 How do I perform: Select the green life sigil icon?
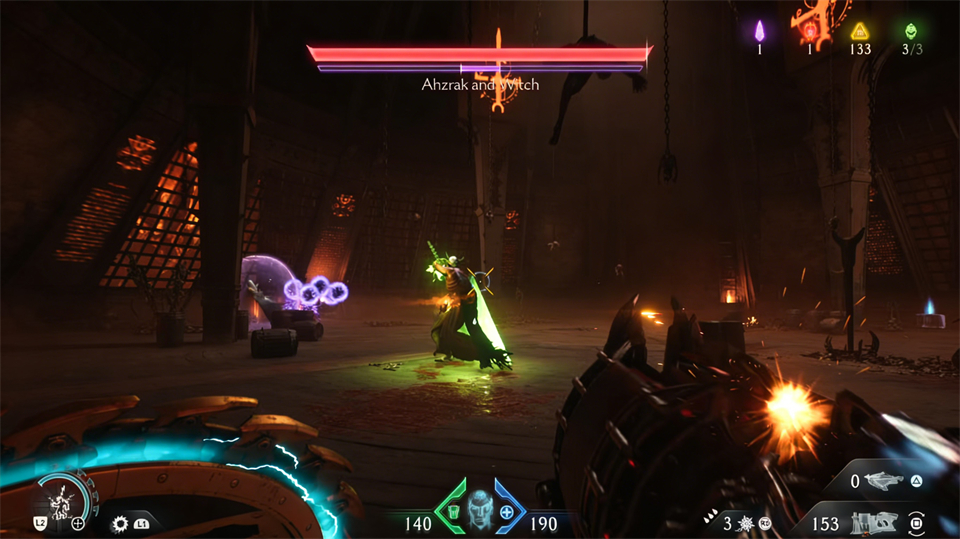910,30
